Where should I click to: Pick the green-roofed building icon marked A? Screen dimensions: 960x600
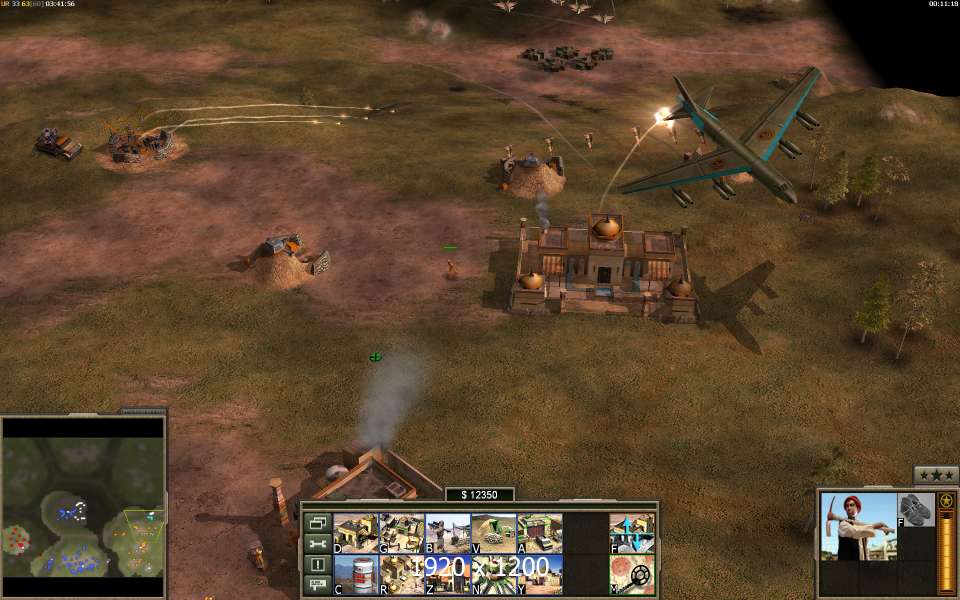pyautogui.click(x=539, y=533)
